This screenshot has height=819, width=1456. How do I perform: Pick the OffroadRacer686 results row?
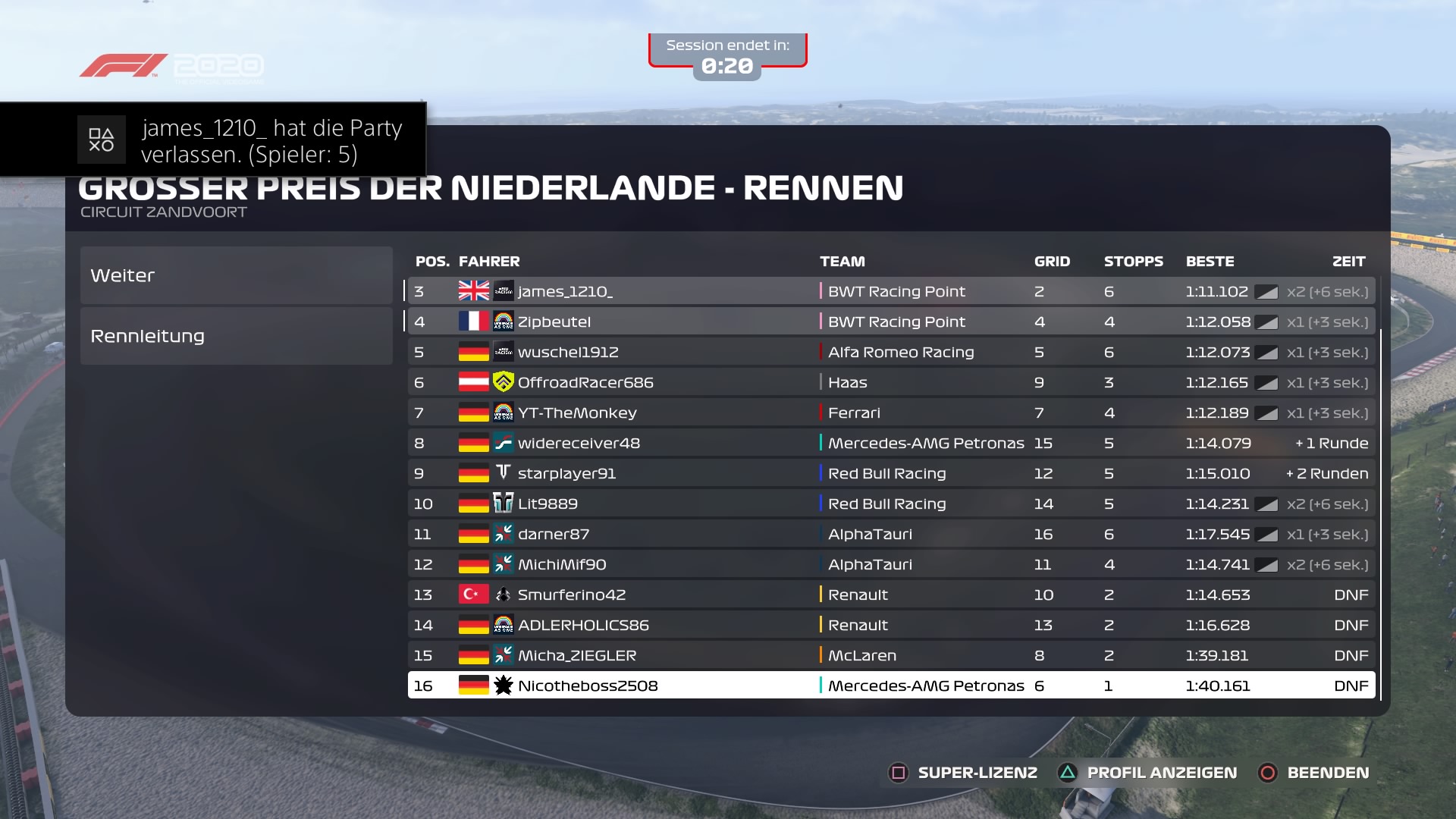[891, 382]
